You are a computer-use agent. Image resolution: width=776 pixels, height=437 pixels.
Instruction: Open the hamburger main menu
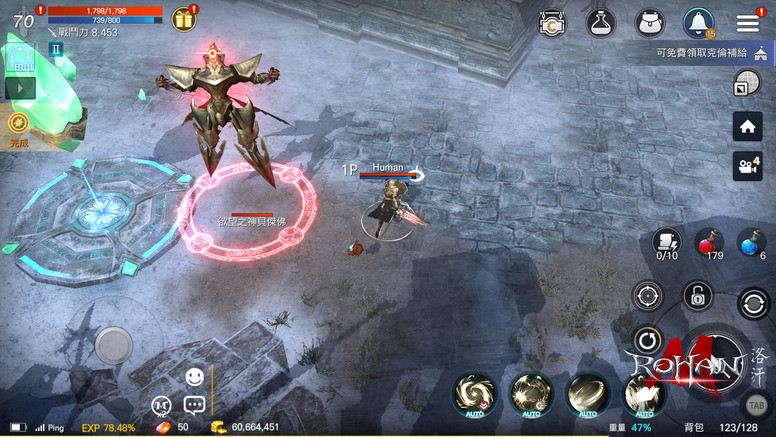[x=747, y=24]
